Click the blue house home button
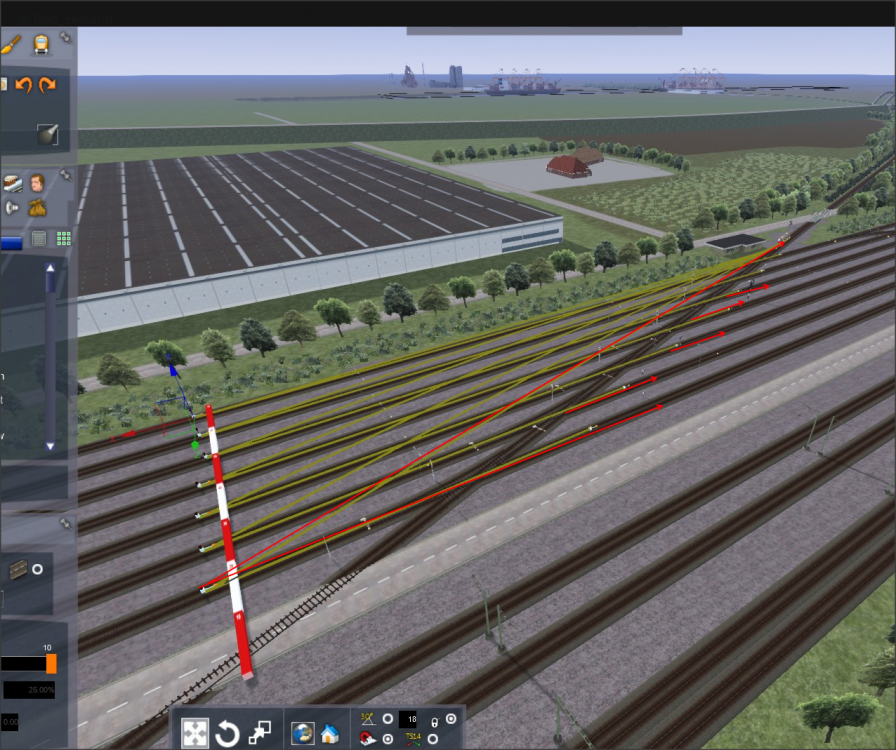 click(329, 734)
